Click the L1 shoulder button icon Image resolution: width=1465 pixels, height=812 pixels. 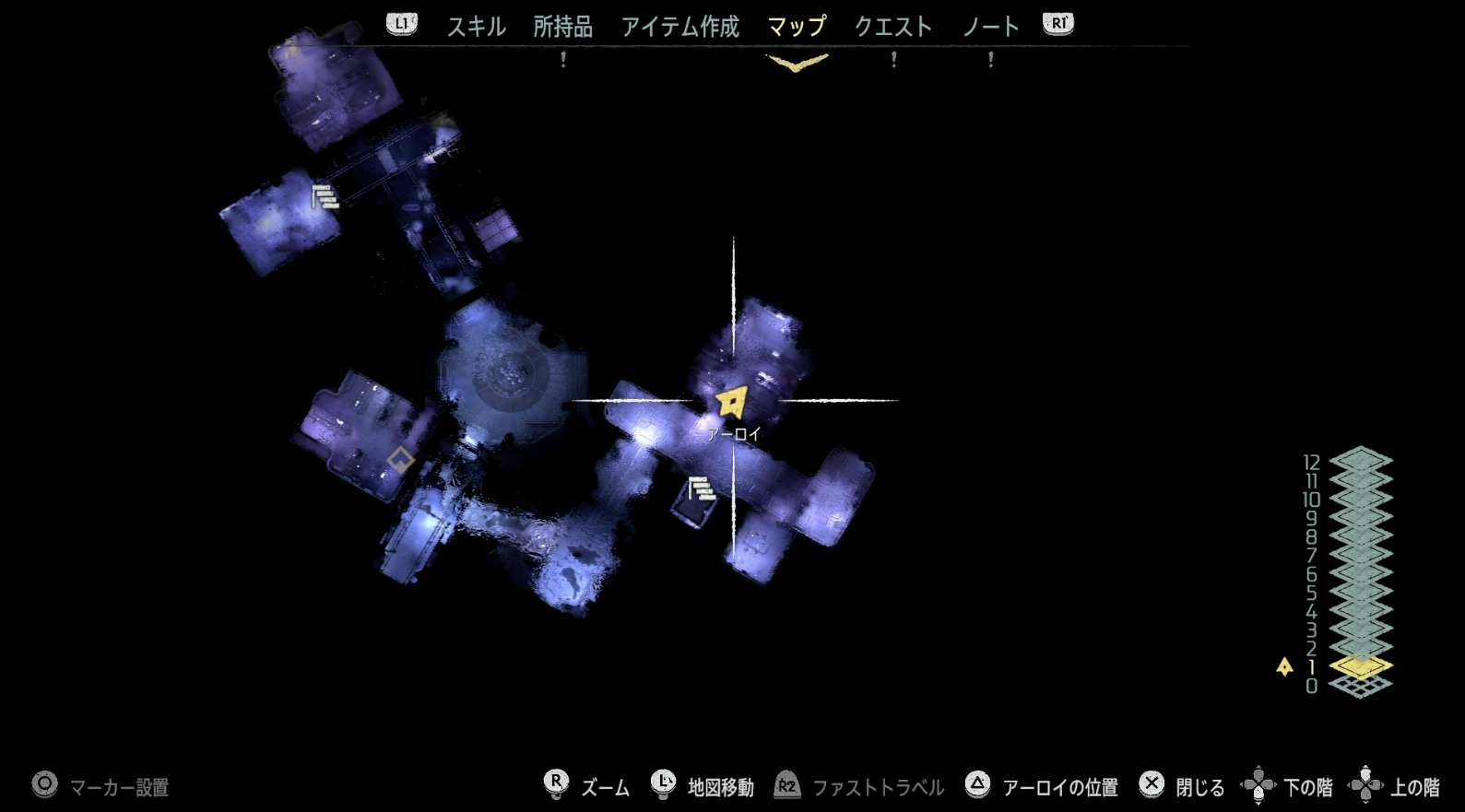pos(401,25)
